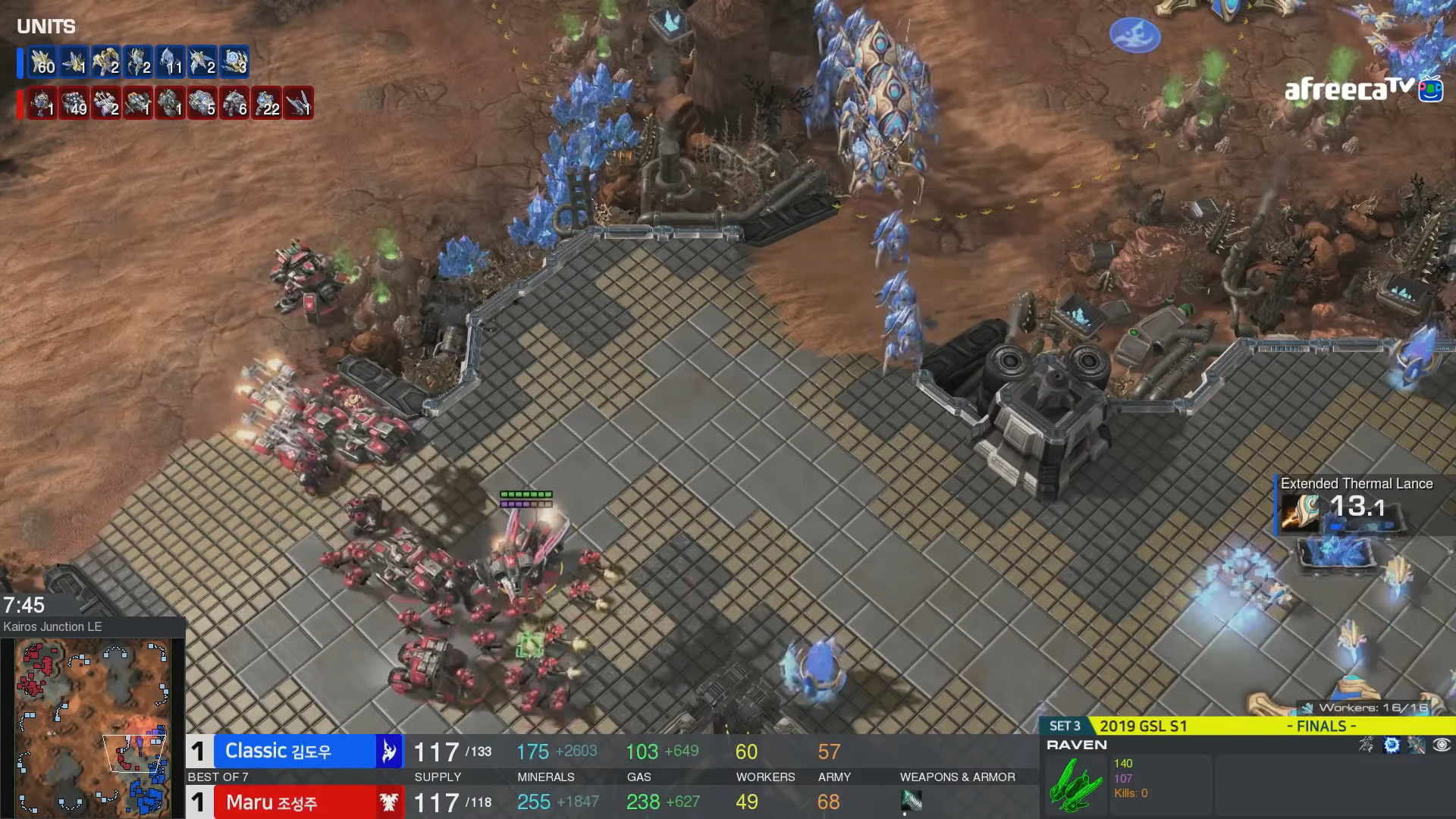Screen dimensions: 1456x819
Task: Click Maru's Terran race emblem
Action: [x=389, y=802]
